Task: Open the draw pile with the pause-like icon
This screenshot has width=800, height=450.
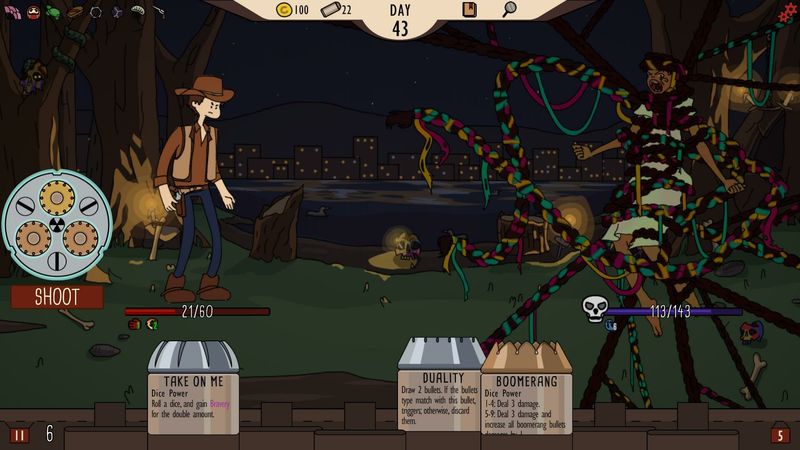Action: pyautogui.click(x=19, y=435)
